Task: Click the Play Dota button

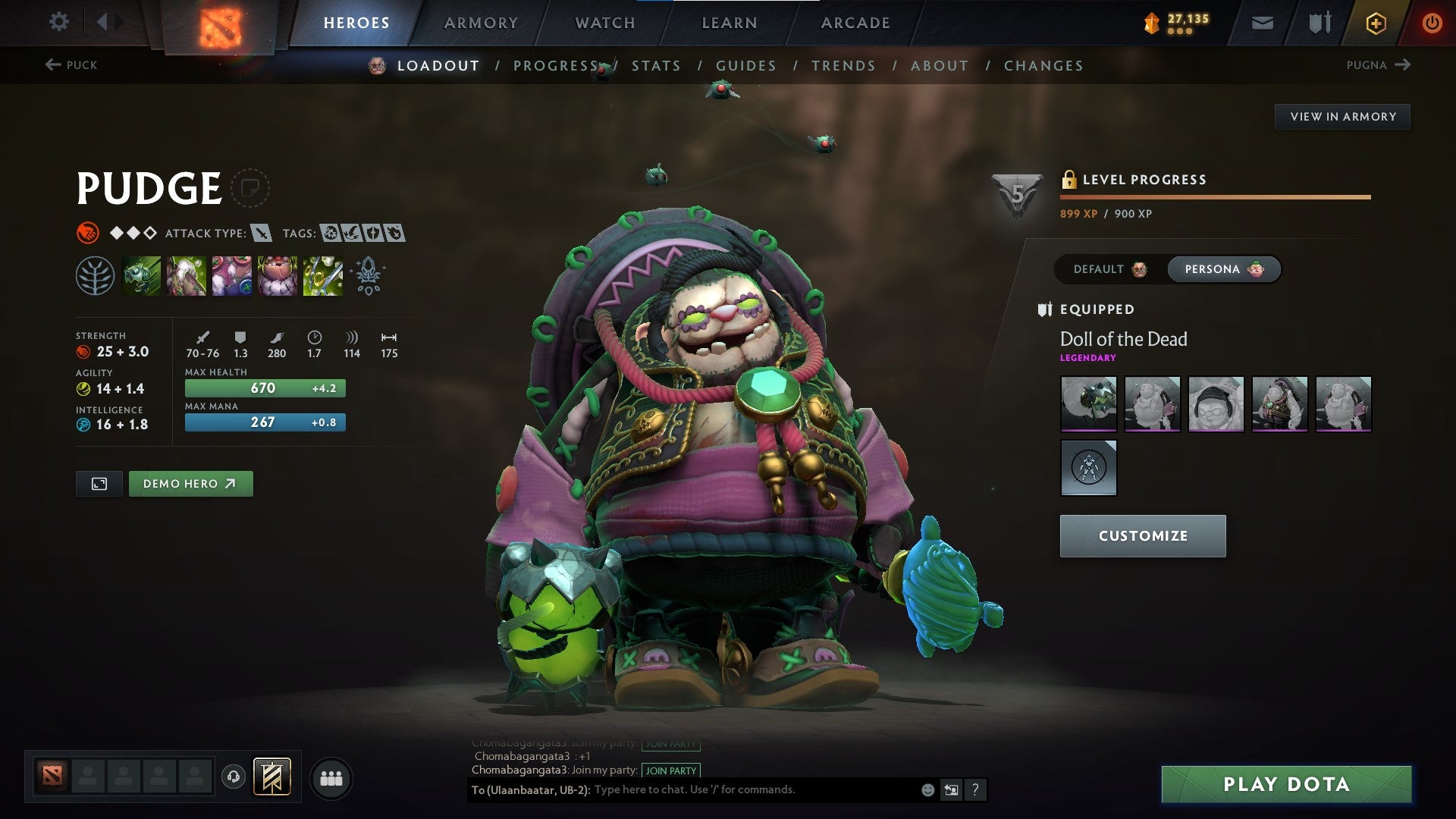Action: 1286,784
